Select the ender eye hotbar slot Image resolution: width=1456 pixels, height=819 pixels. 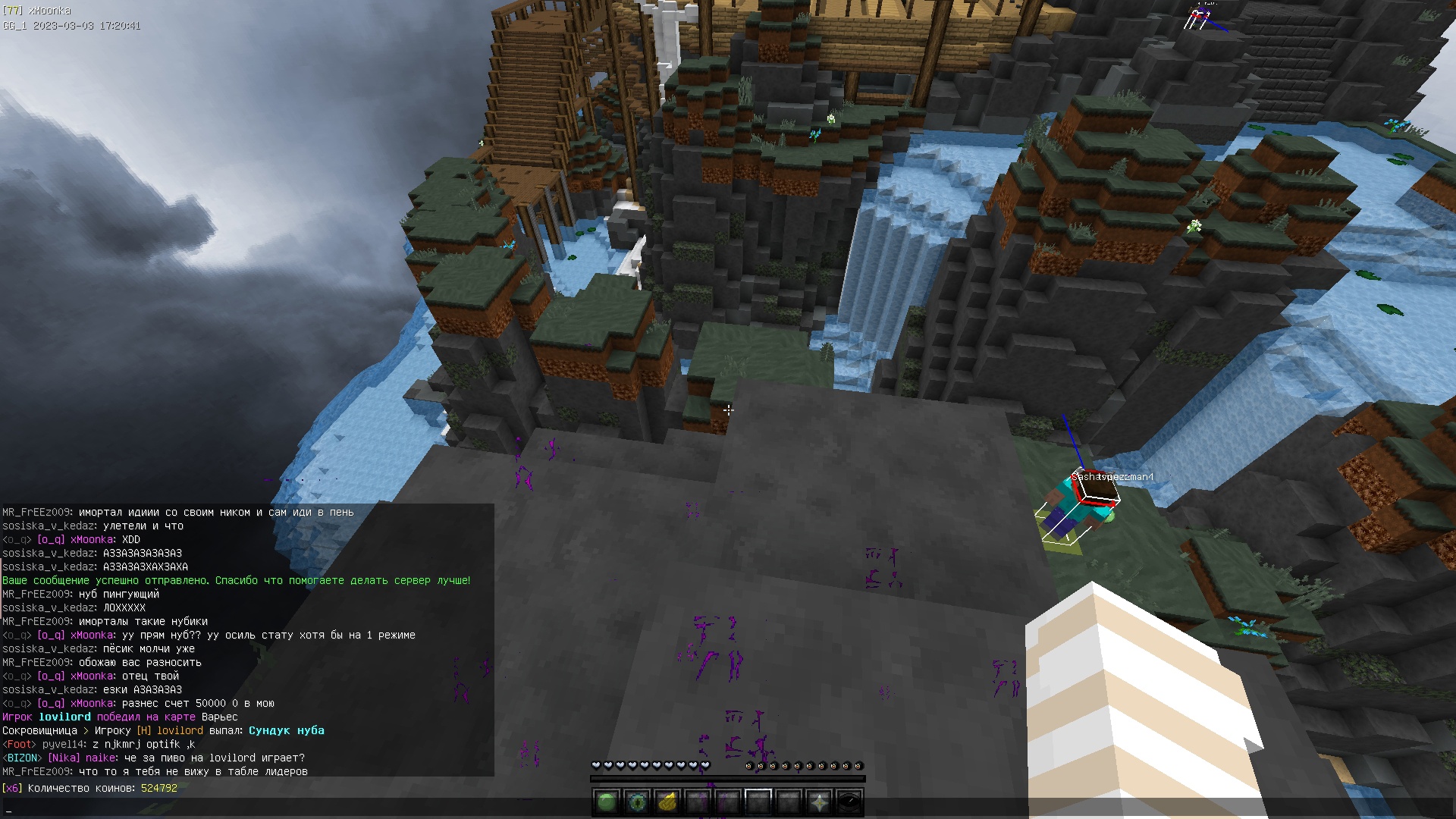click(637, 802)
